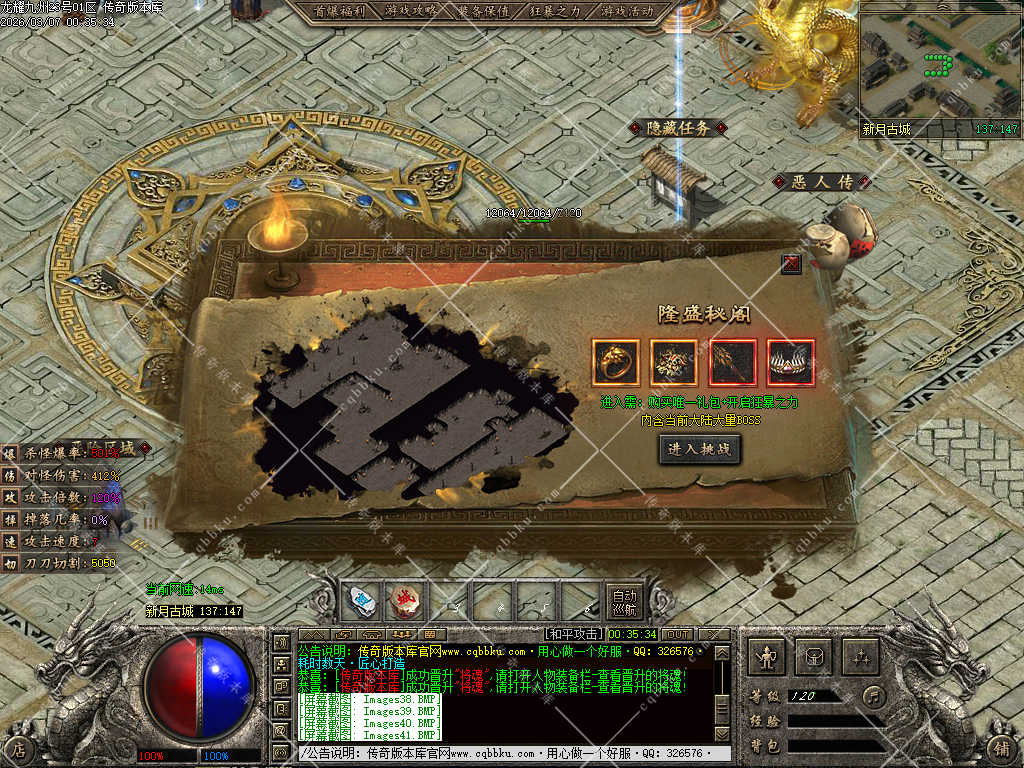The width and height of the screenshot is (1024, 768).
Task: Toggle the 自动巡航 auto-cruise button
Action: coord(624,602)
